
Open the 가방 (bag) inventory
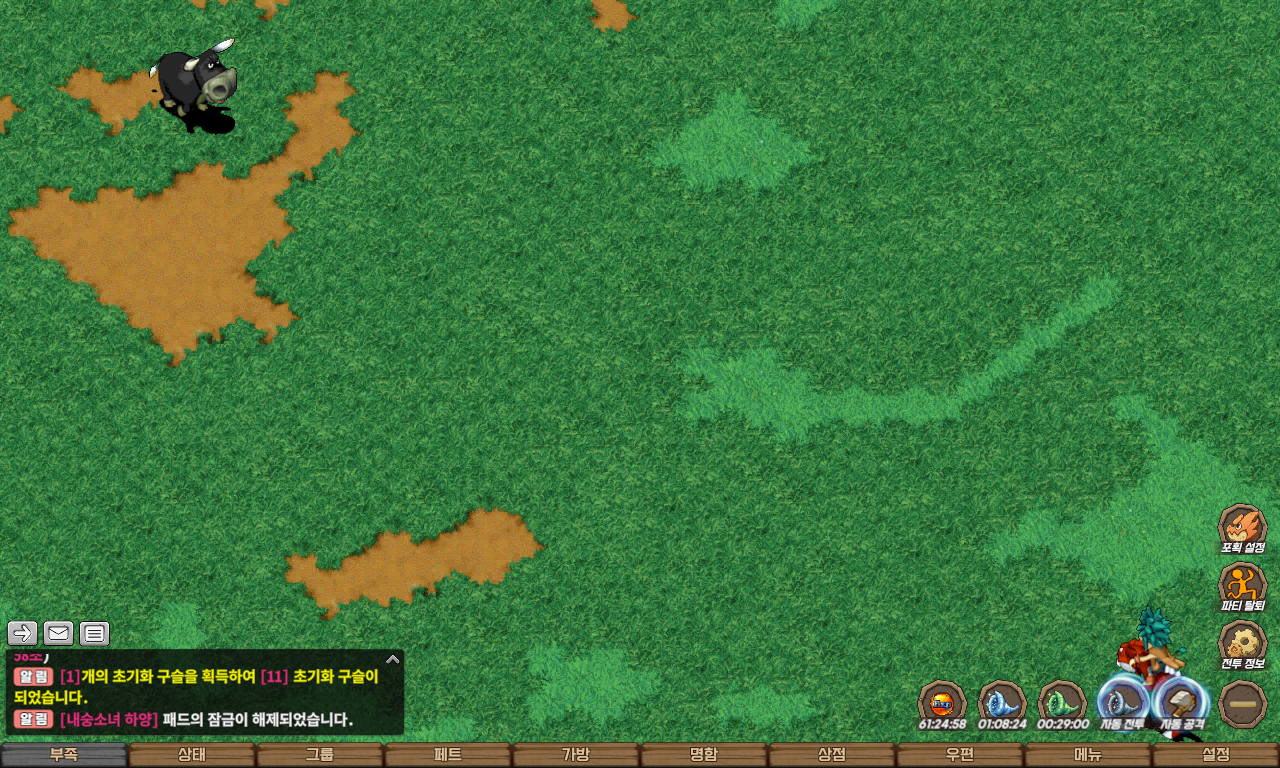coord(575,755)
